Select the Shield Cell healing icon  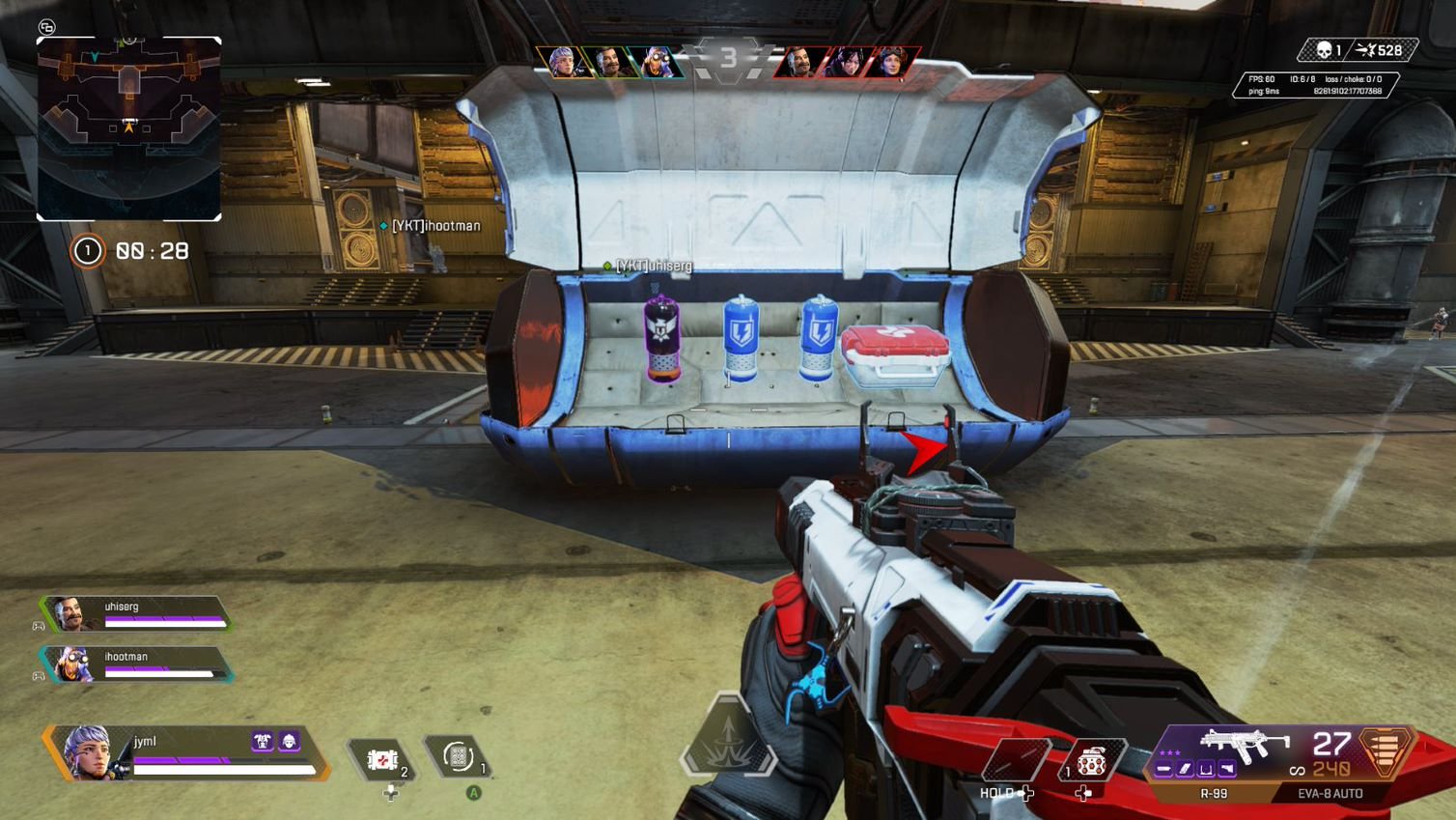pos(459,758)
